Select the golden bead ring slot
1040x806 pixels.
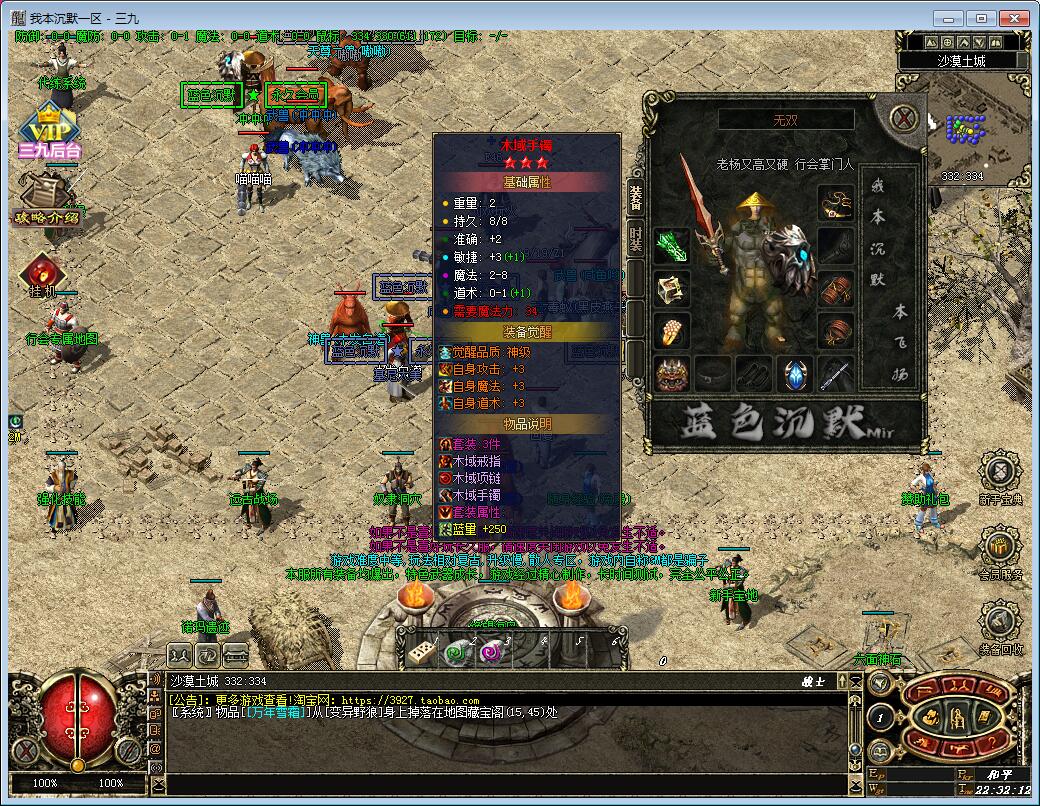(x=671, y=331)
